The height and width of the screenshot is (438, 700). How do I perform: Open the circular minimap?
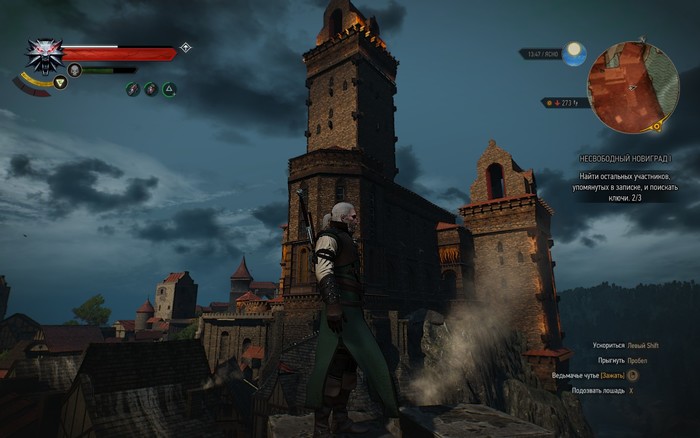pyautogui.click(x=633, y=88)
